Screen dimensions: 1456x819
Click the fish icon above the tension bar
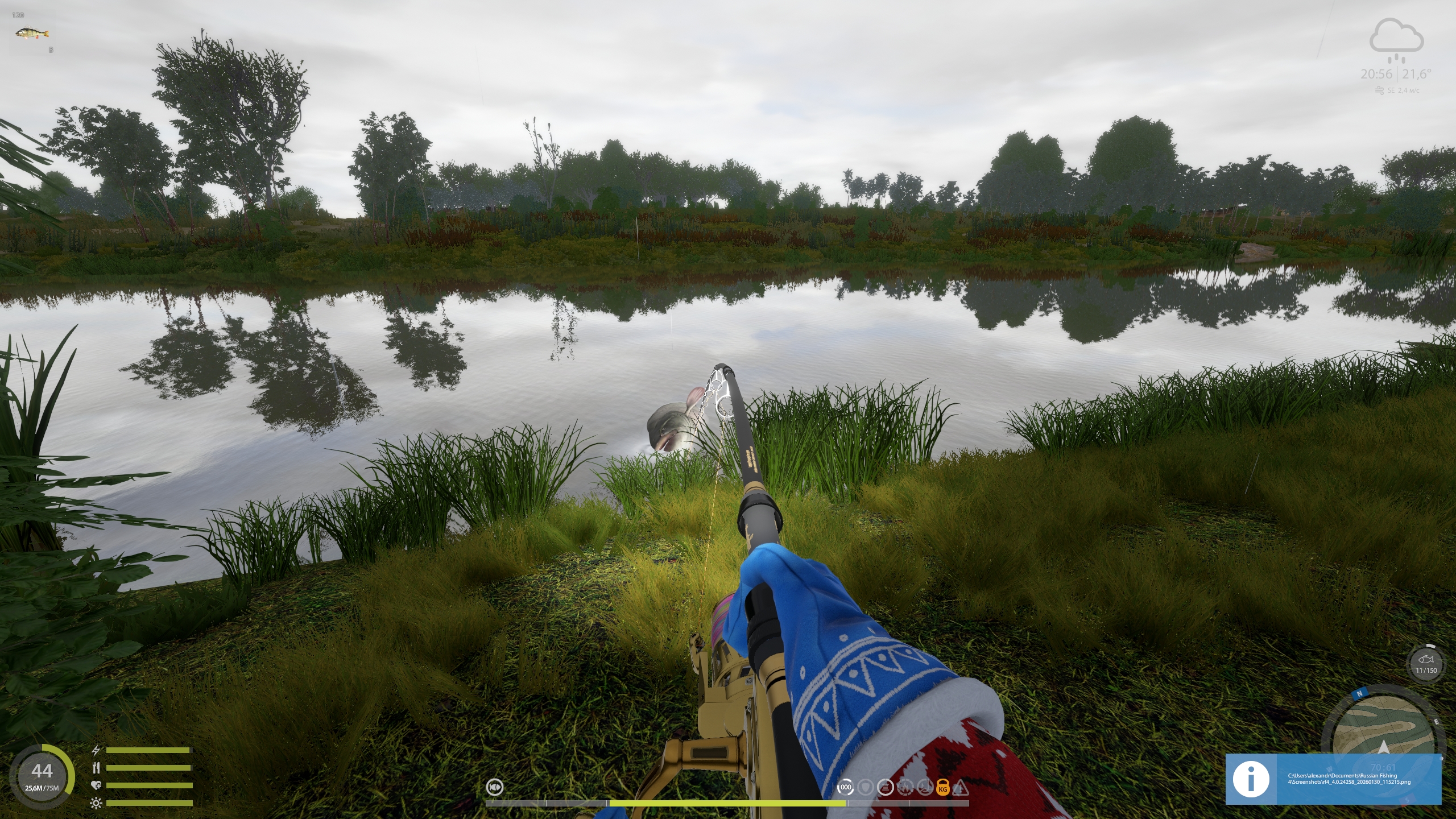[495, 787]
